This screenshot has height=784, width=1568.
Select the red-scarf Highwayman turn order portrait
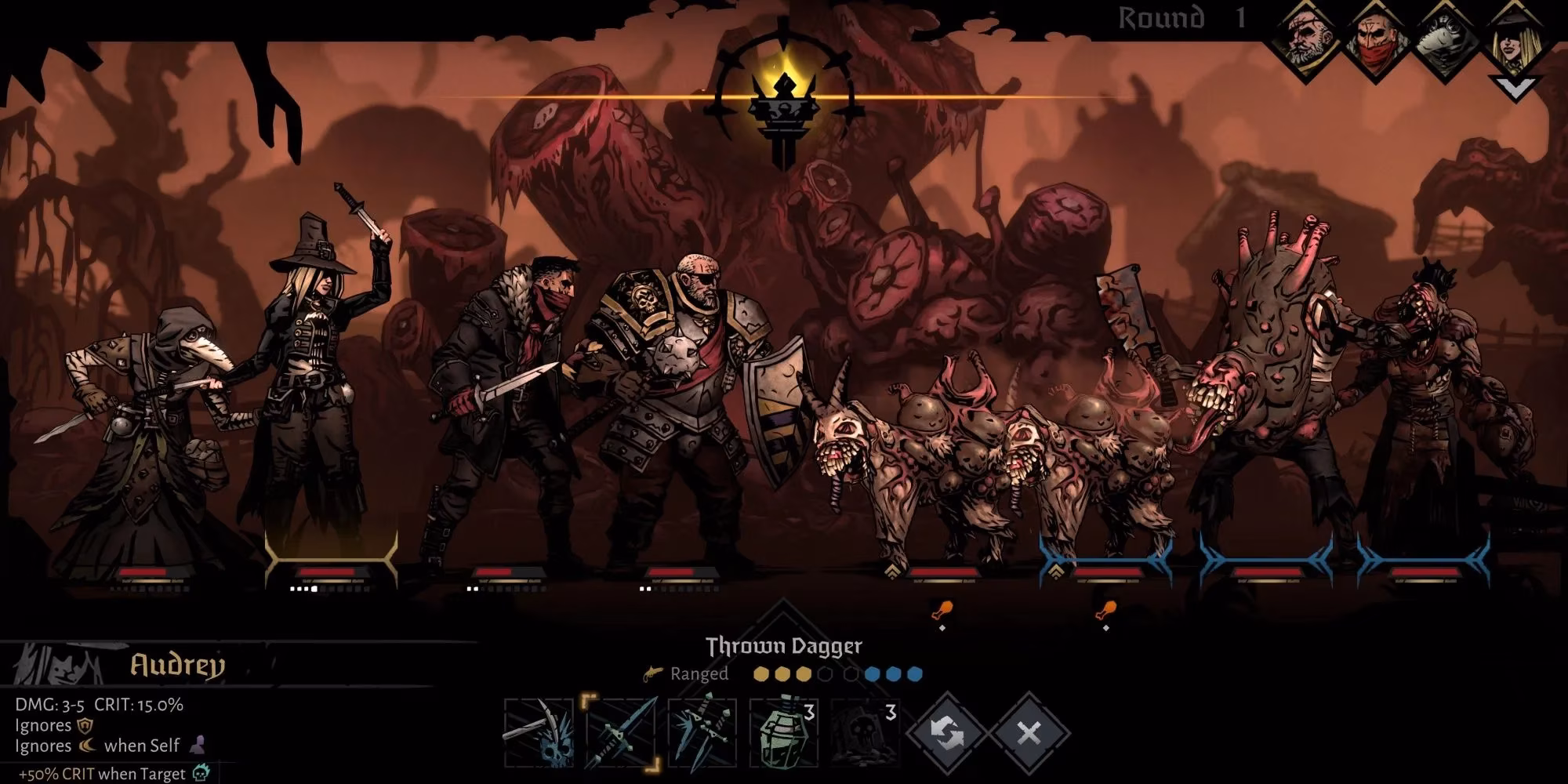point(1377,41)
